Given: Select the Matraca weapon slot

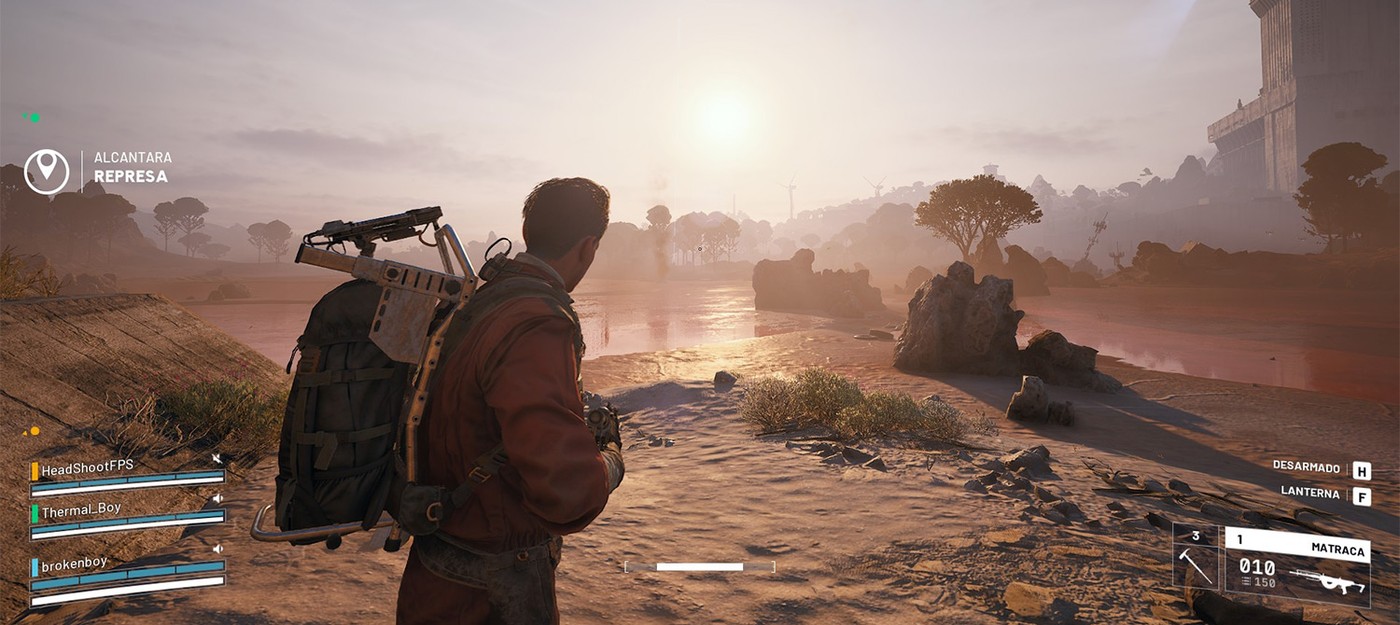Looking at the screenshot, I should pos(1296,567).
